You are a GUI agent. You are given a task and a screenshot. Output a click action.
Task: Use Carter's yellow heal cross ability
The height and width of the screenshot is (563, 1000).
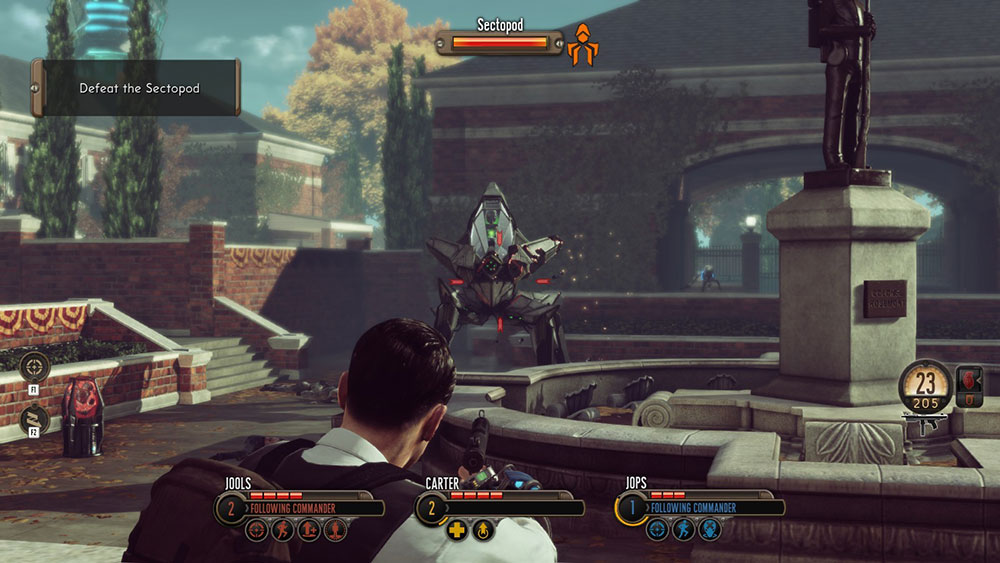coord(457,529)
